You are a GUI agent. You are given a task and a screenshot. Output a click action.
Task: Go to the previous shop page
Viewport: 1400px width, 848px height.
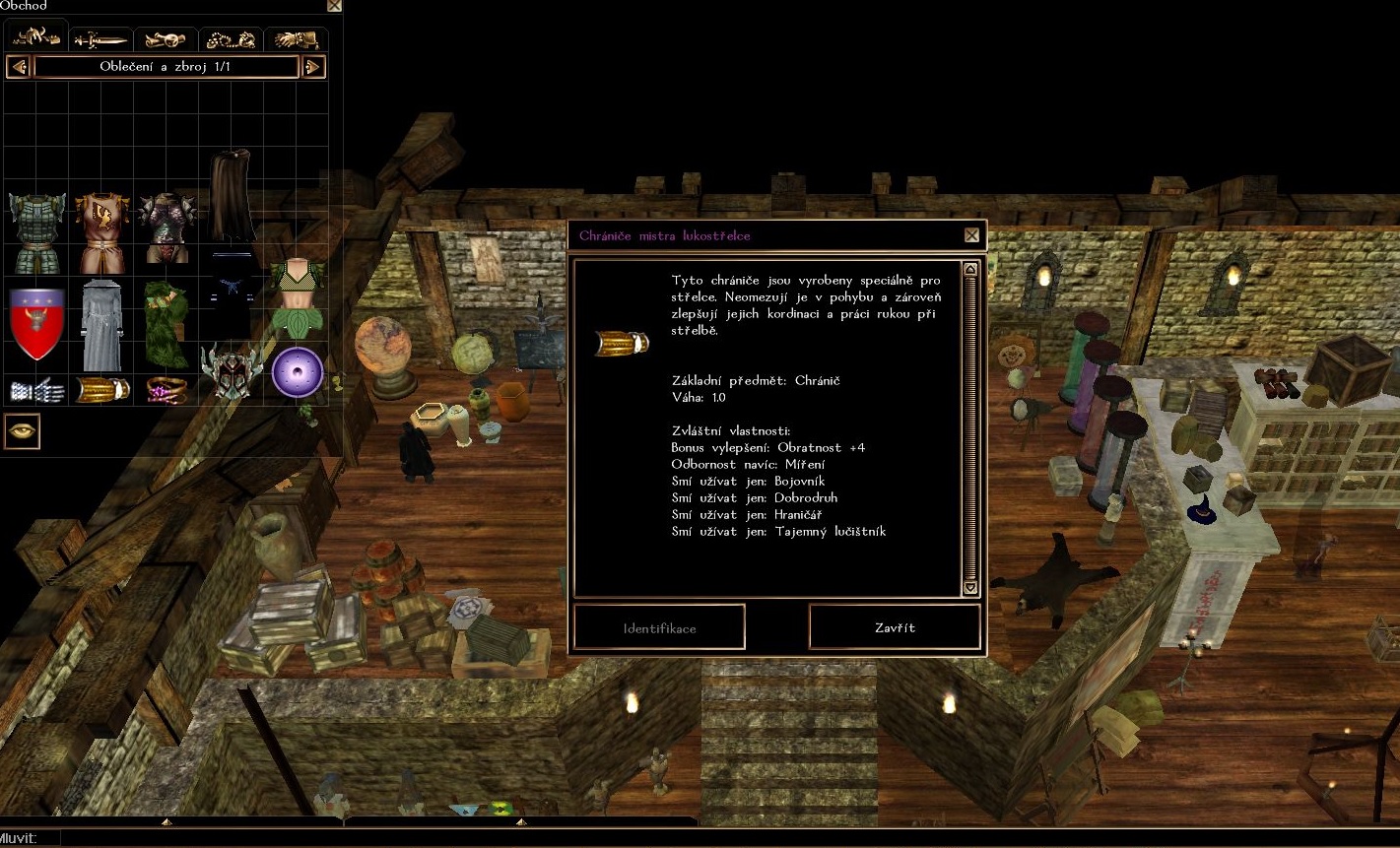[x=18, y=67]
